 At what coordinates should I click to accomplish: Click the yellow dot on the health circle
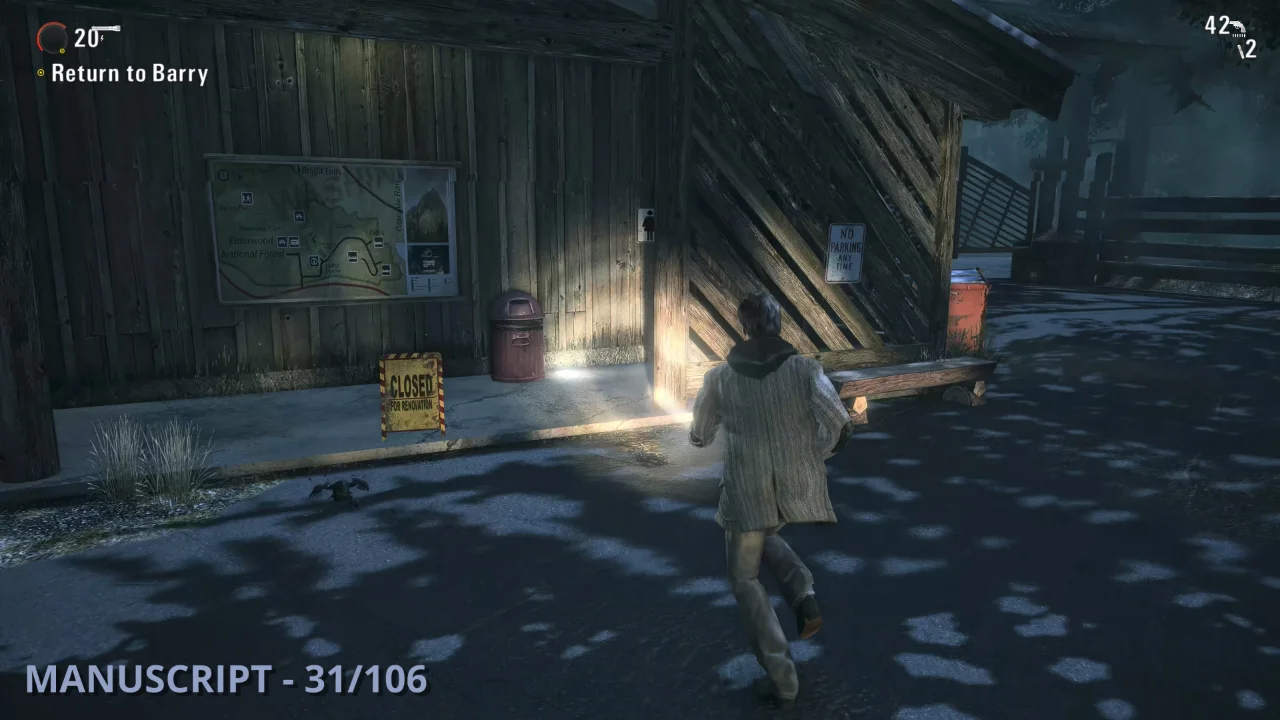click(x=62, y=50)
